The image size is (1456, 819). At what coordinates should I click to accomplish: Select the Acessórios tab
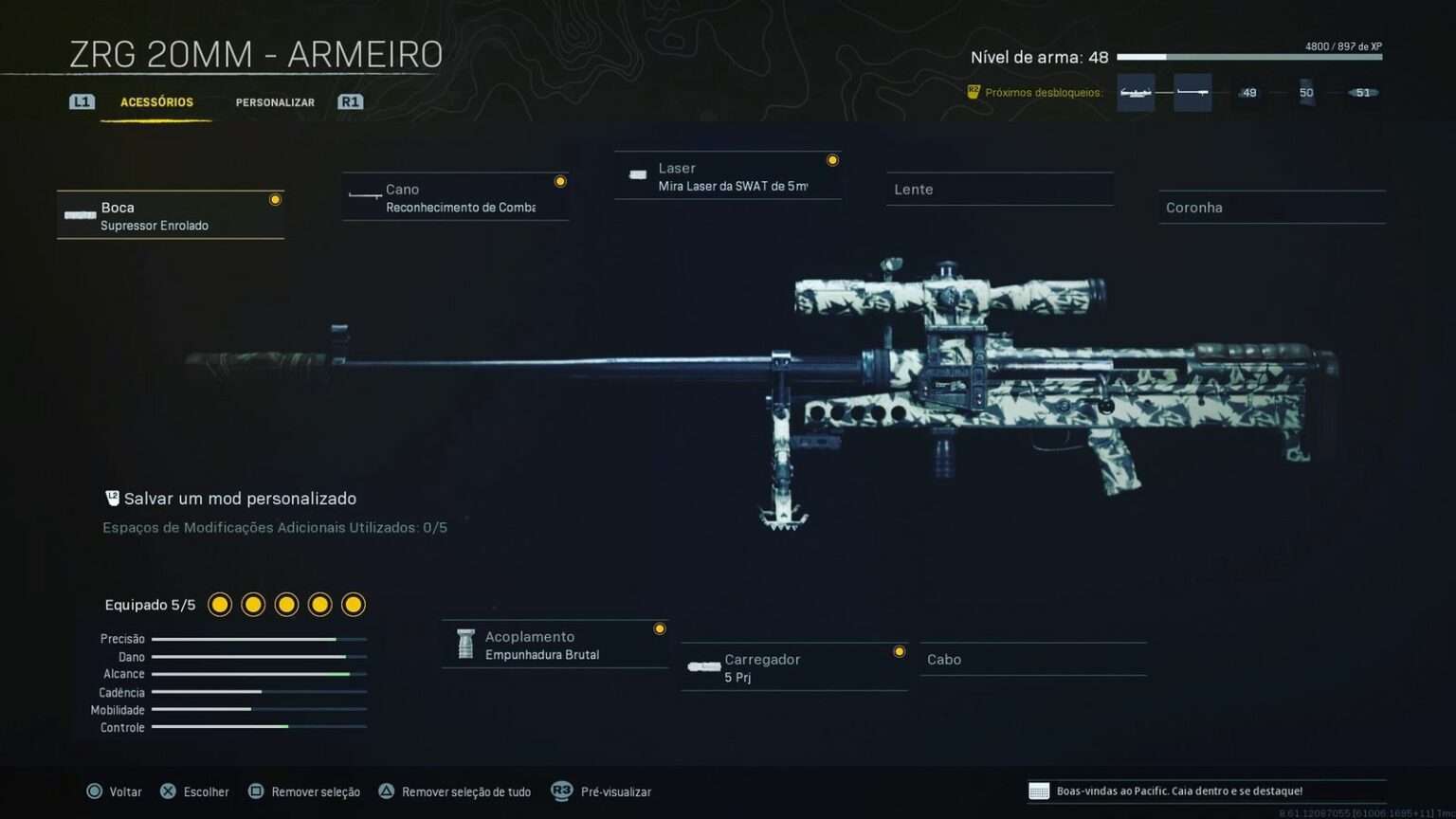(157, 101)
